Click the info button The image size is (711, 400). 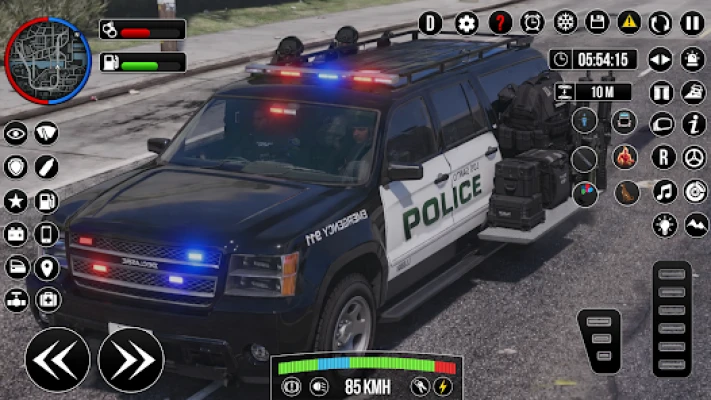pyautogui.click(x=693, y=124)
